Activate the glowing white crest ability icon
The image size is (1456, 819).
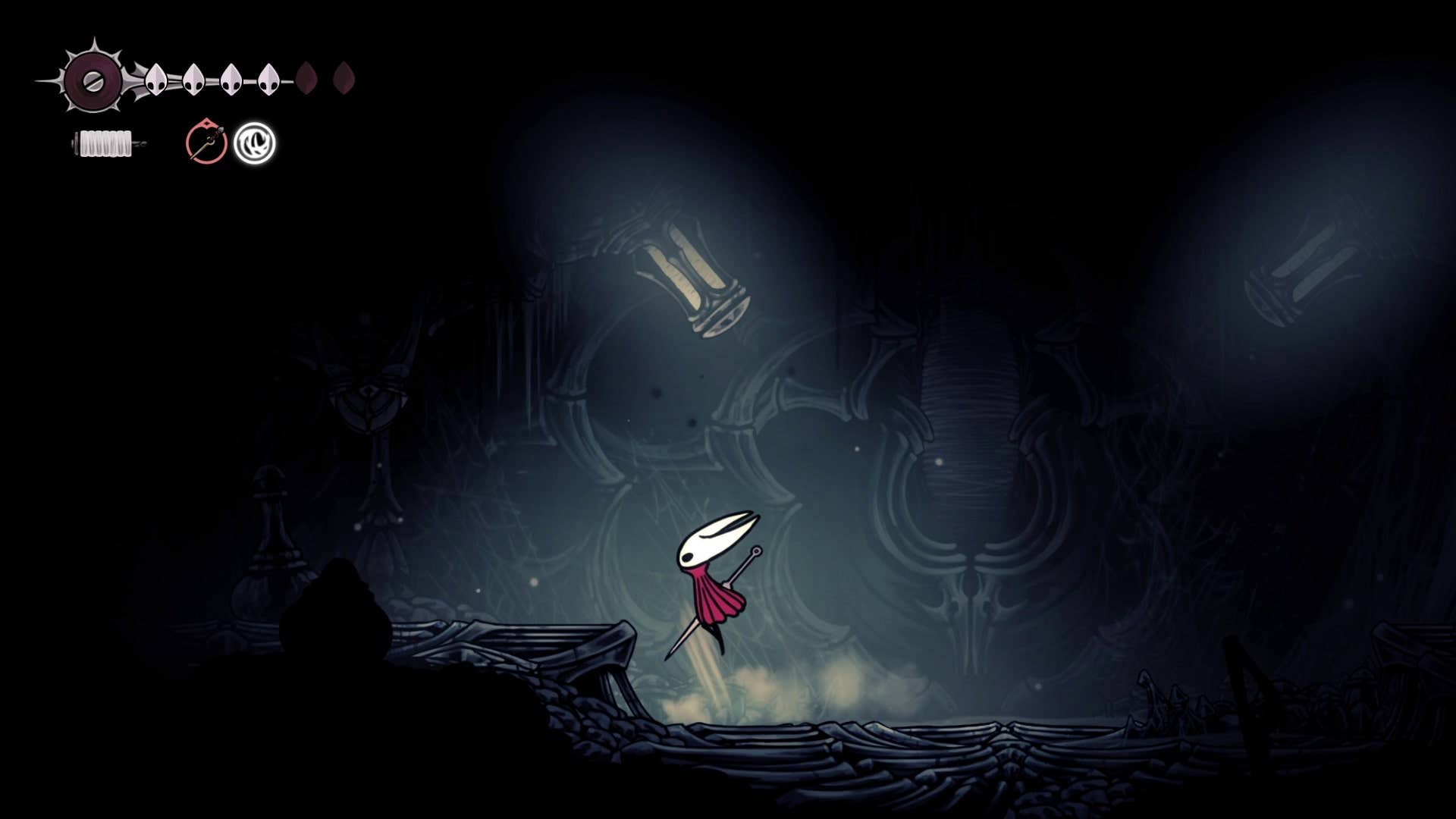point(256,143)
